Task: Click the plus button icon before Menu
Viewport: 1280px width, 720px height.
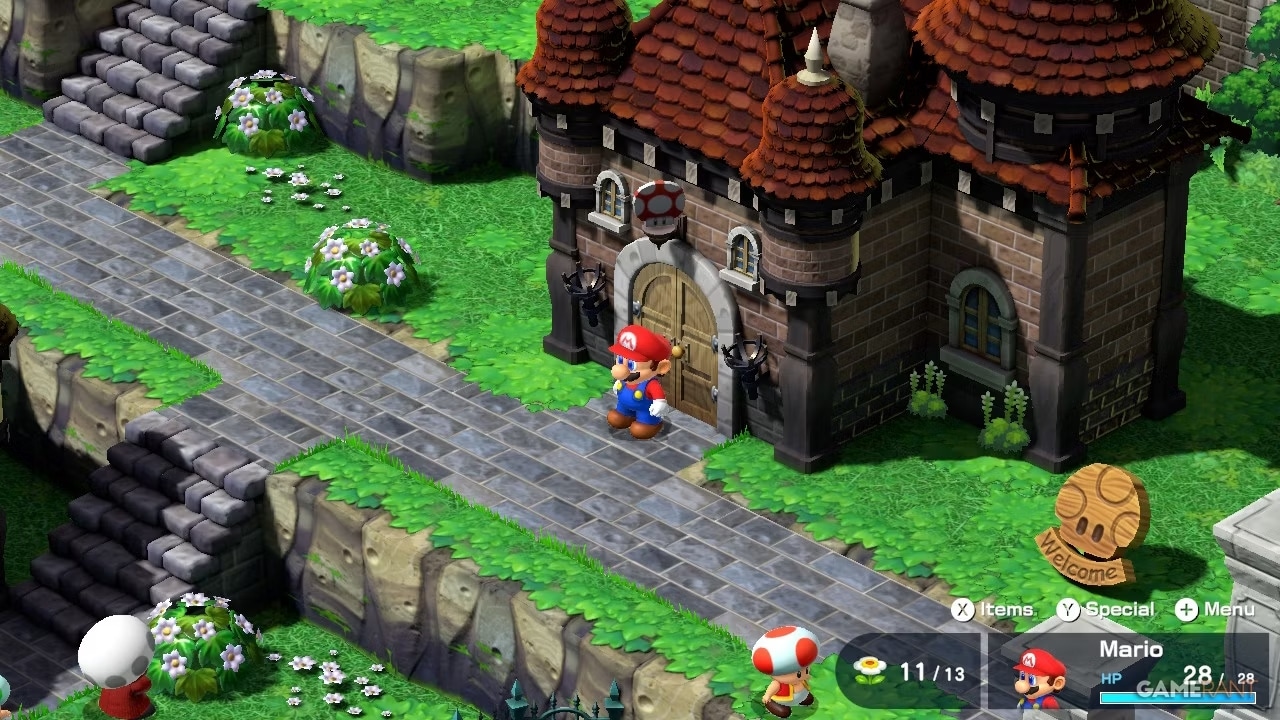Action: coord(1186,608)
